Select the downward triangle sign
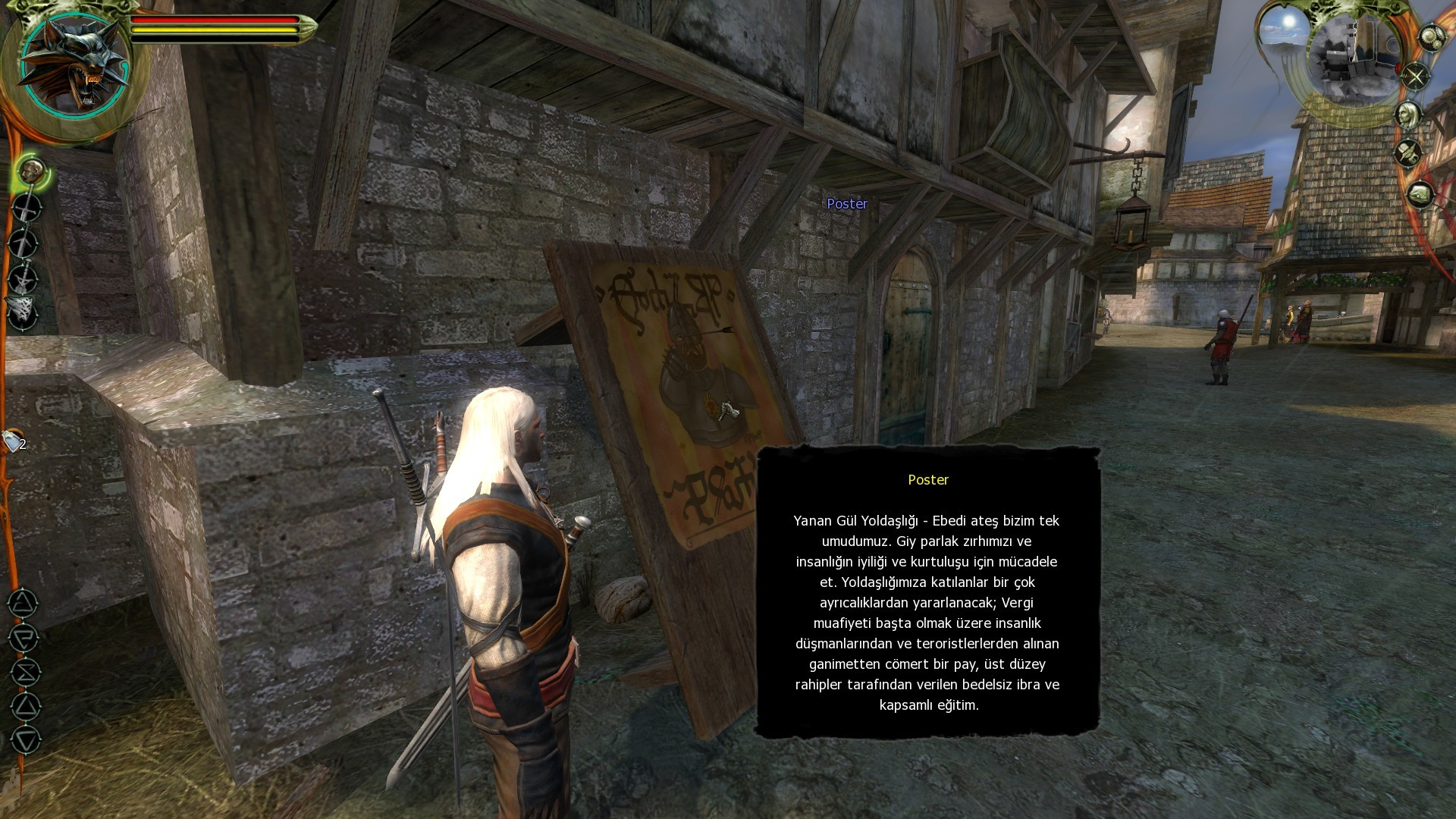This screenshot has height=819, width=1456. pos(26,740)
